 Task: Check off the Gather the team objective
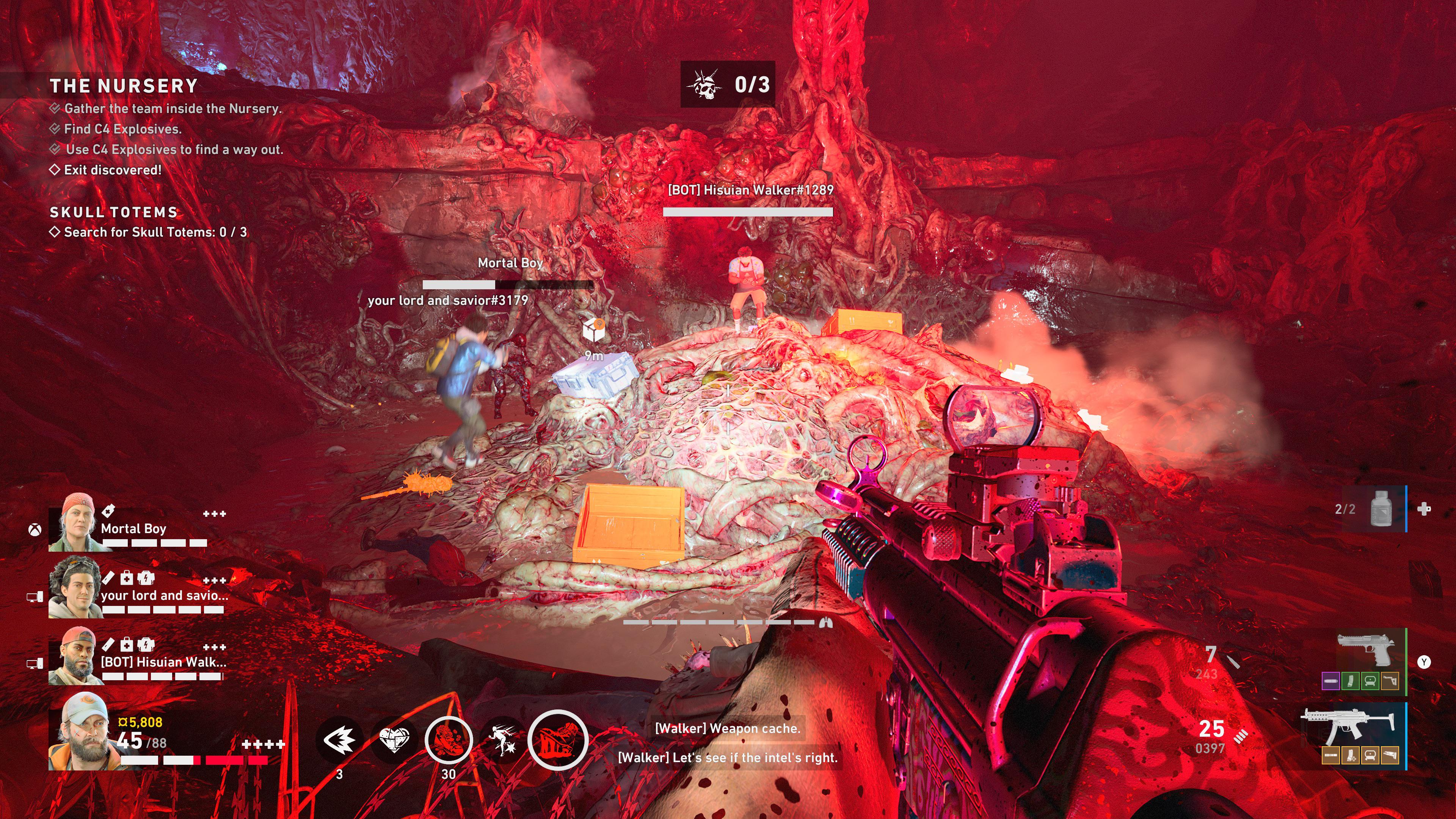[55, 108]
